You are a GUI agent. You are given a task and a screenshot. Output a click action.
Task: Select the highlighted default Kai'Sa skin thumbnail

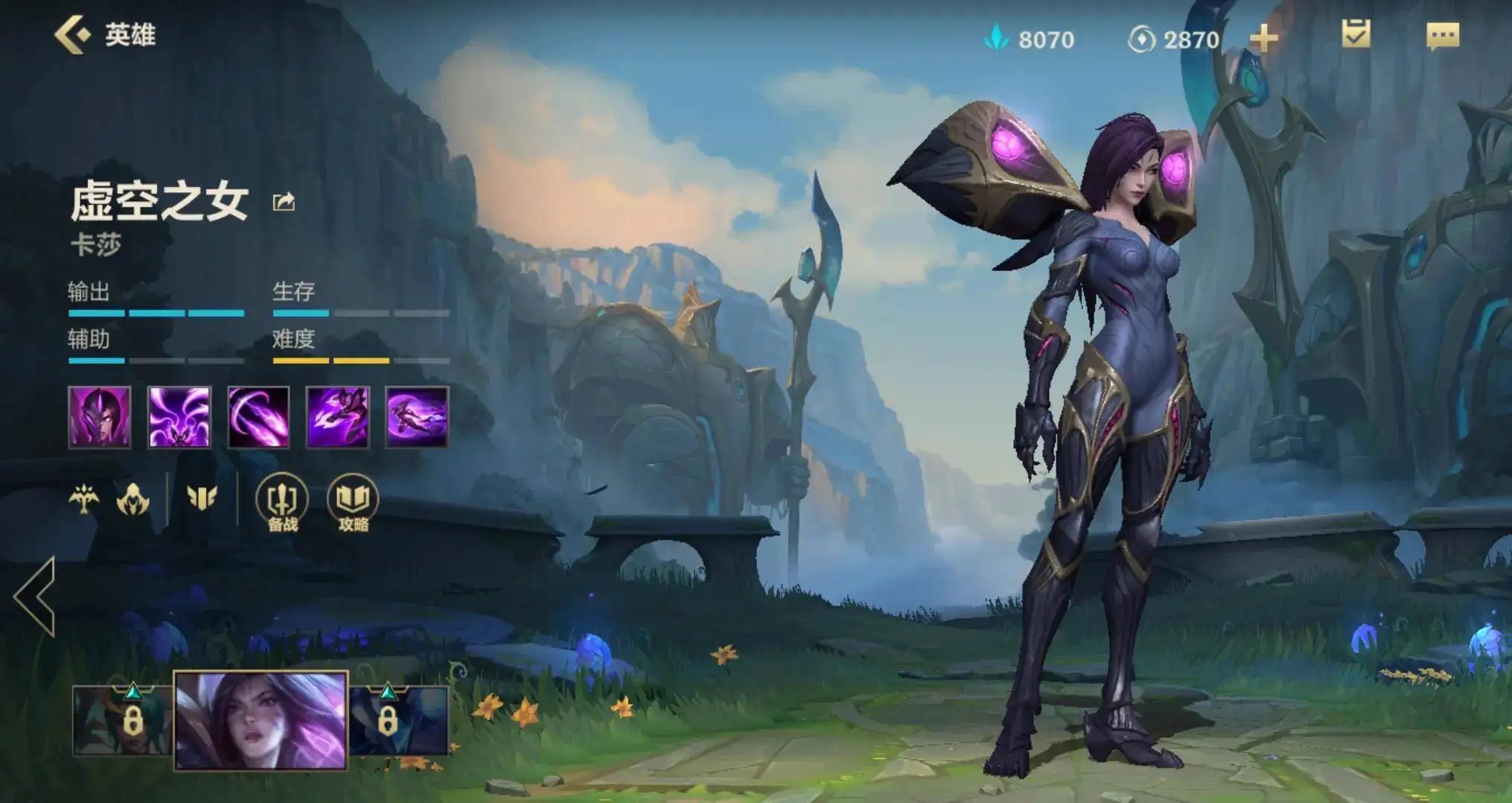tap(261, 720)
